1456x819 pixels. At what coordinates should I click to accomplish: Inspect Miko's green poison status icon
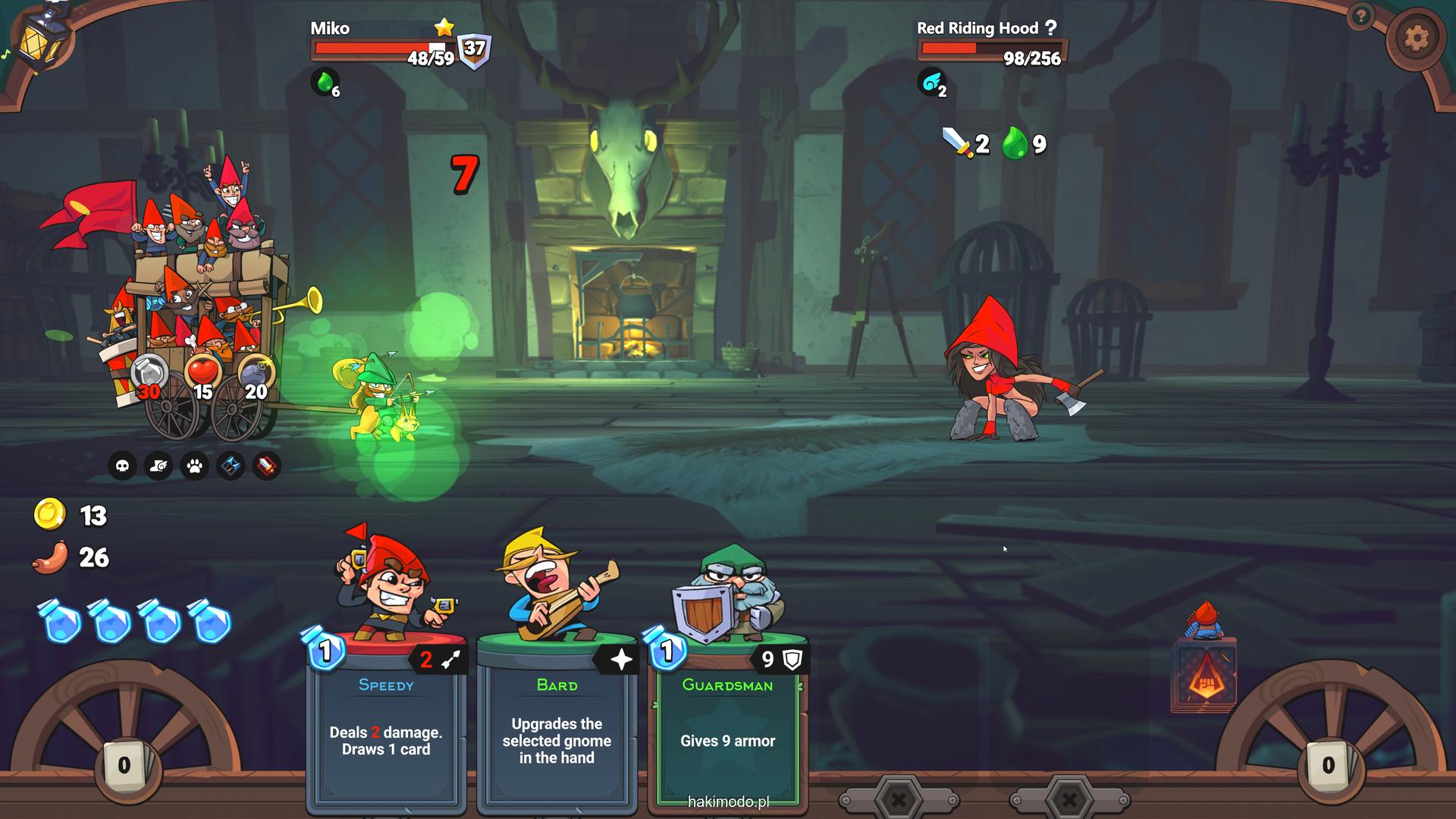click(325, 82)
